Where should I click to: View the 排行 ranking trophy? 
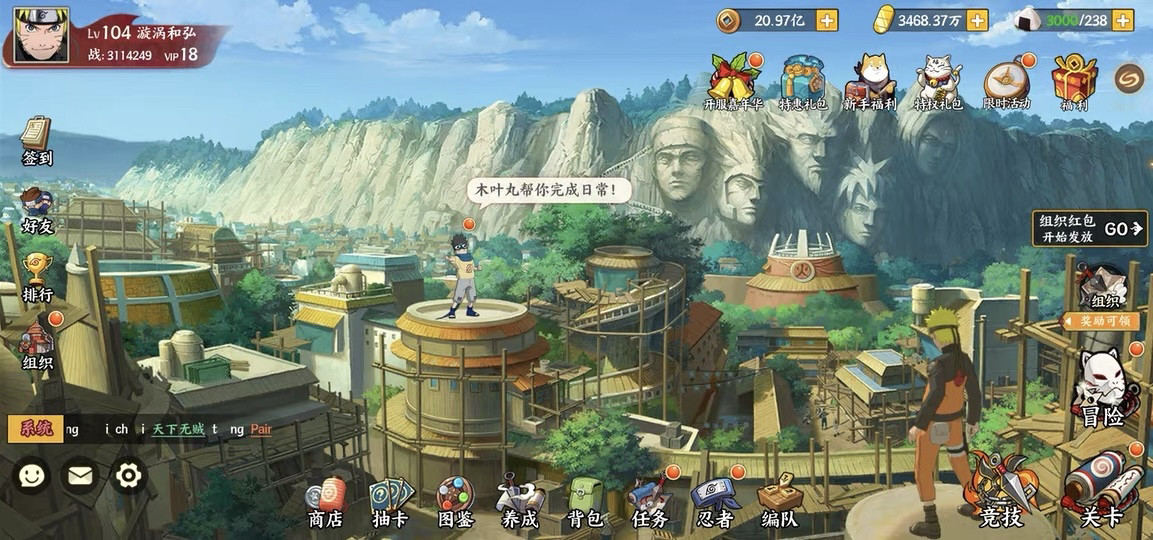click(37, 278)
